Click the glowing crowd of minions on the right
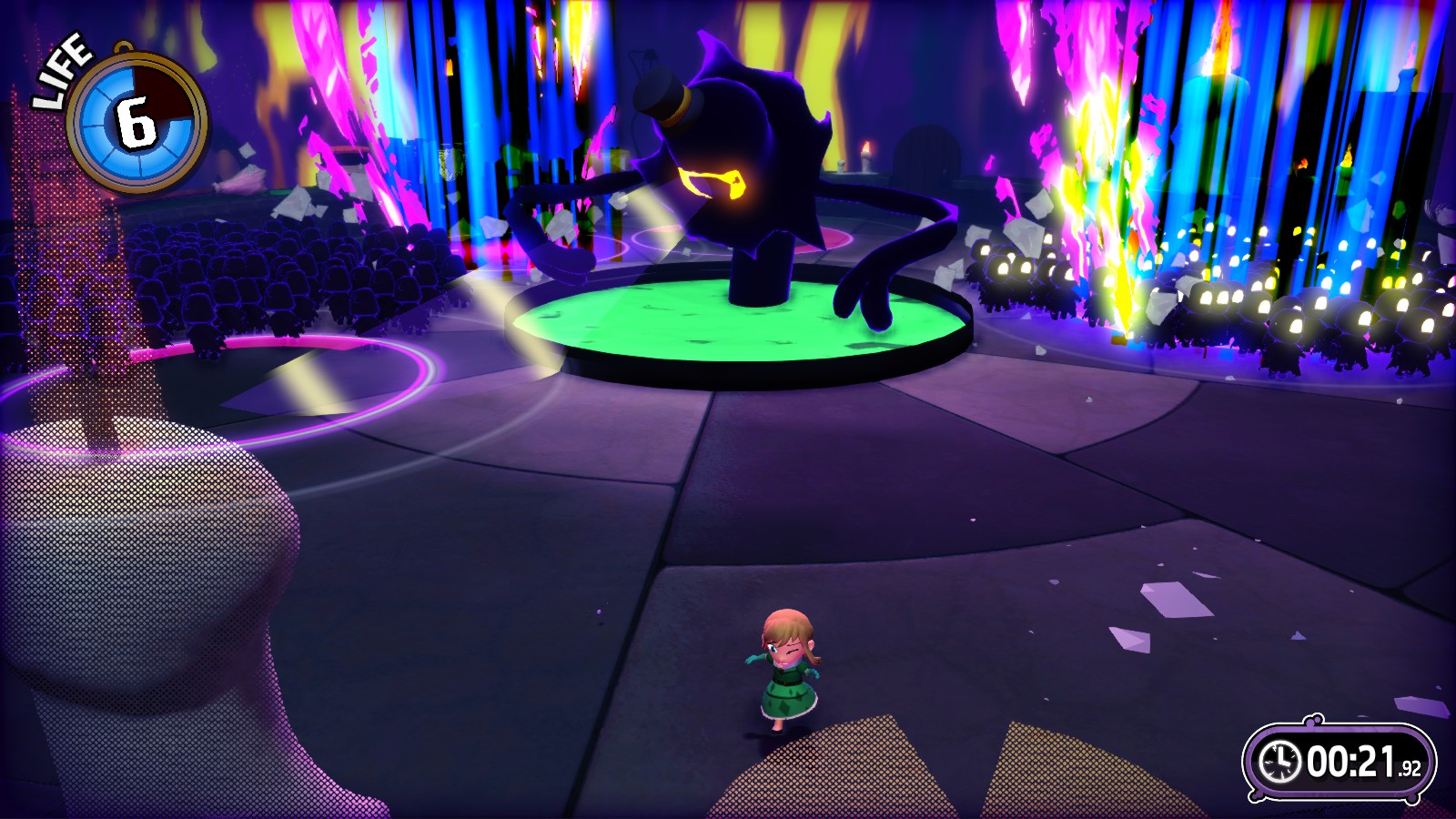 pos(1228,300)
